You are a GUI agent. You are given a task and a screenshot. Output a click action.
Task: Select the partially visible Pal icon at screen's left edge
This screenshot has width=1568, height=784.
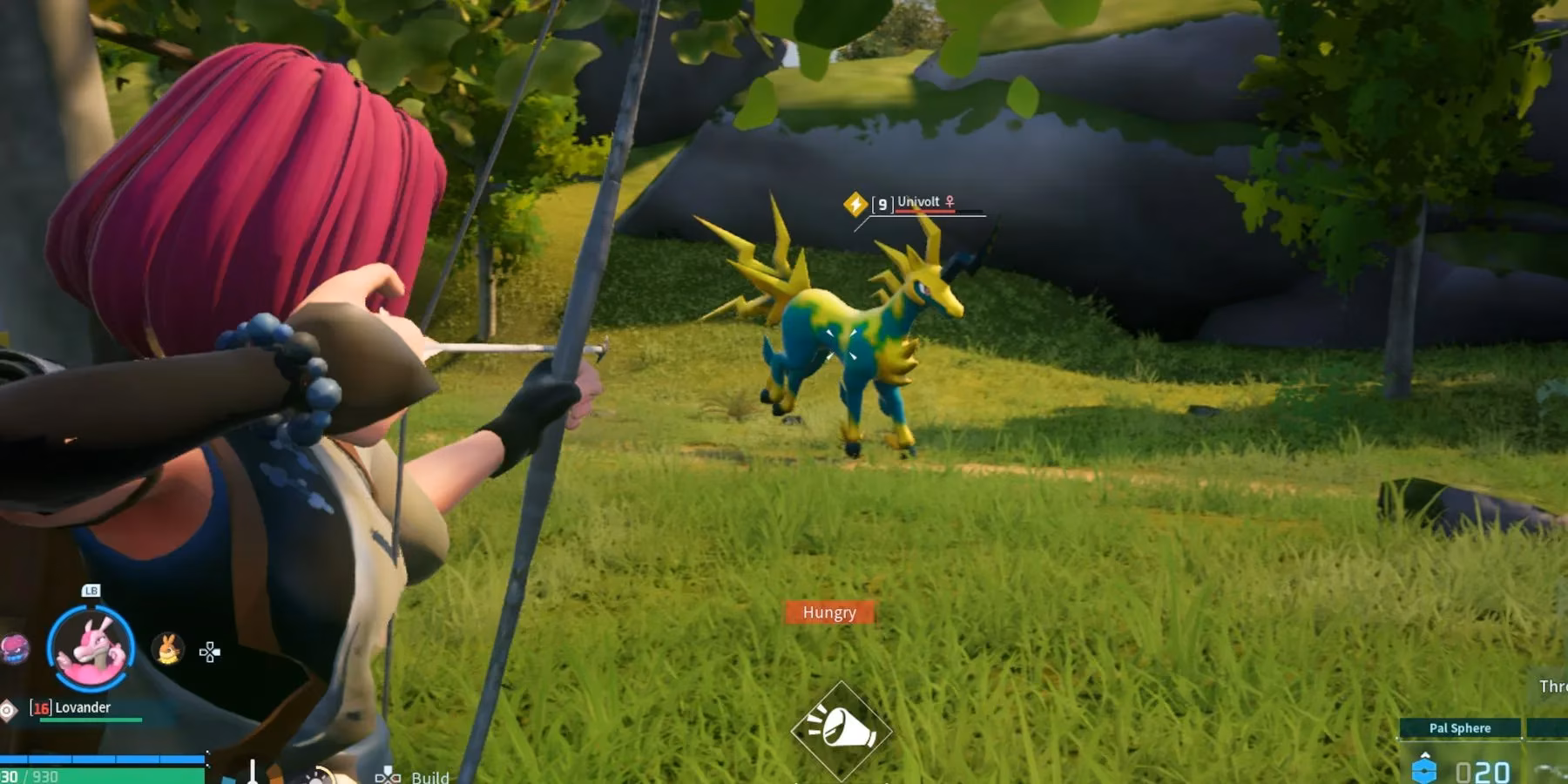[12, 651]
